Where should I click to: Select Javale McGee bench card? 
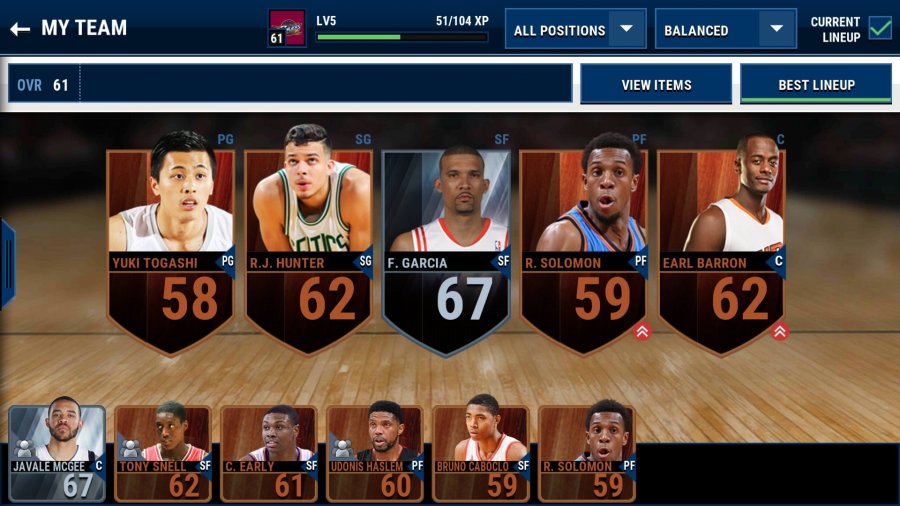click(x=57, y=452)
